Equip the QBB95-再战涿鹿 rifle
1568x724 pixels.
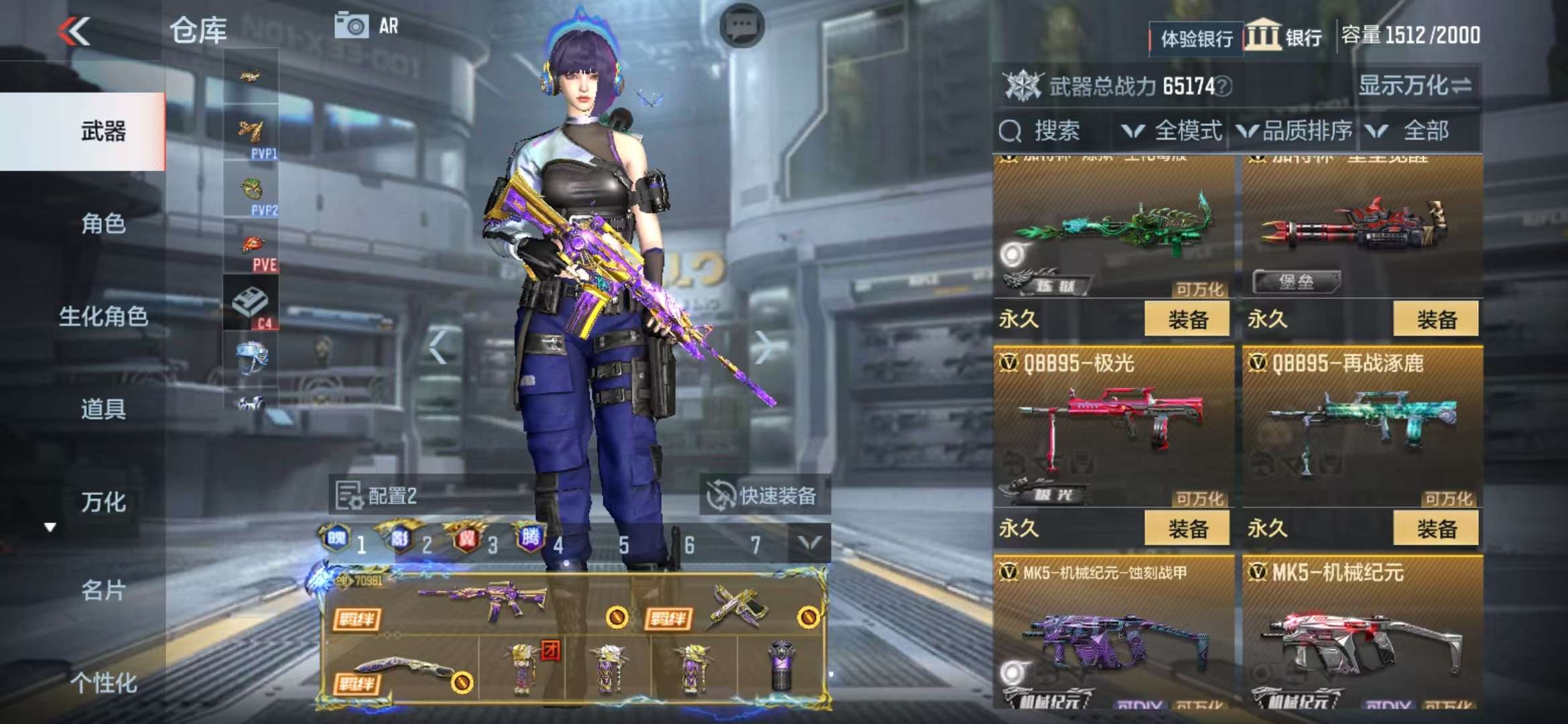pyautogui.click(x=1436, y=529)
